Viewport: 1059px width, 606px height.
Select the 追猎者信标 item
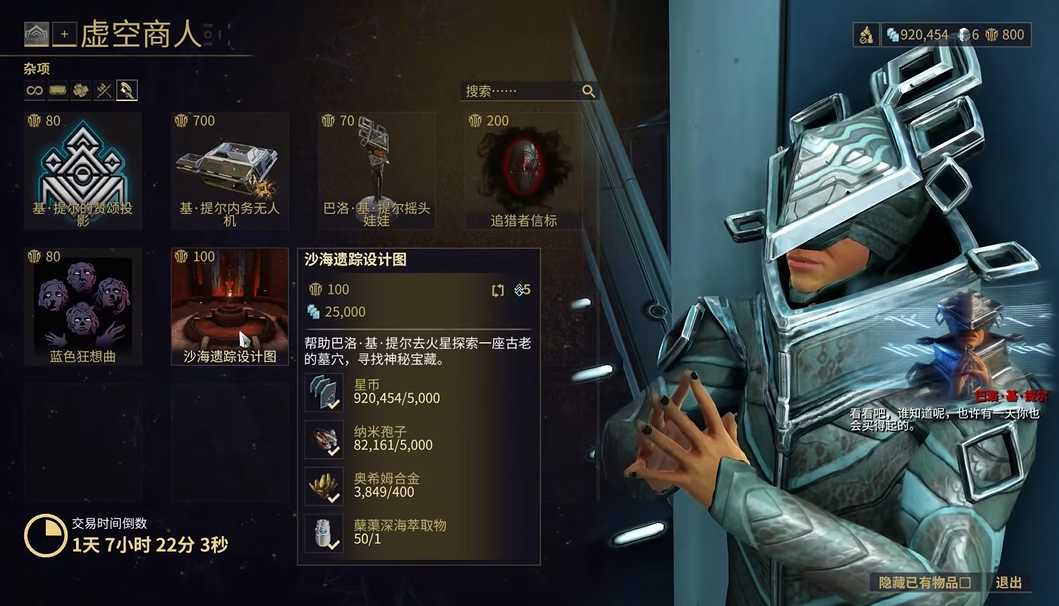pyautogui.click(x=523, y=170)
